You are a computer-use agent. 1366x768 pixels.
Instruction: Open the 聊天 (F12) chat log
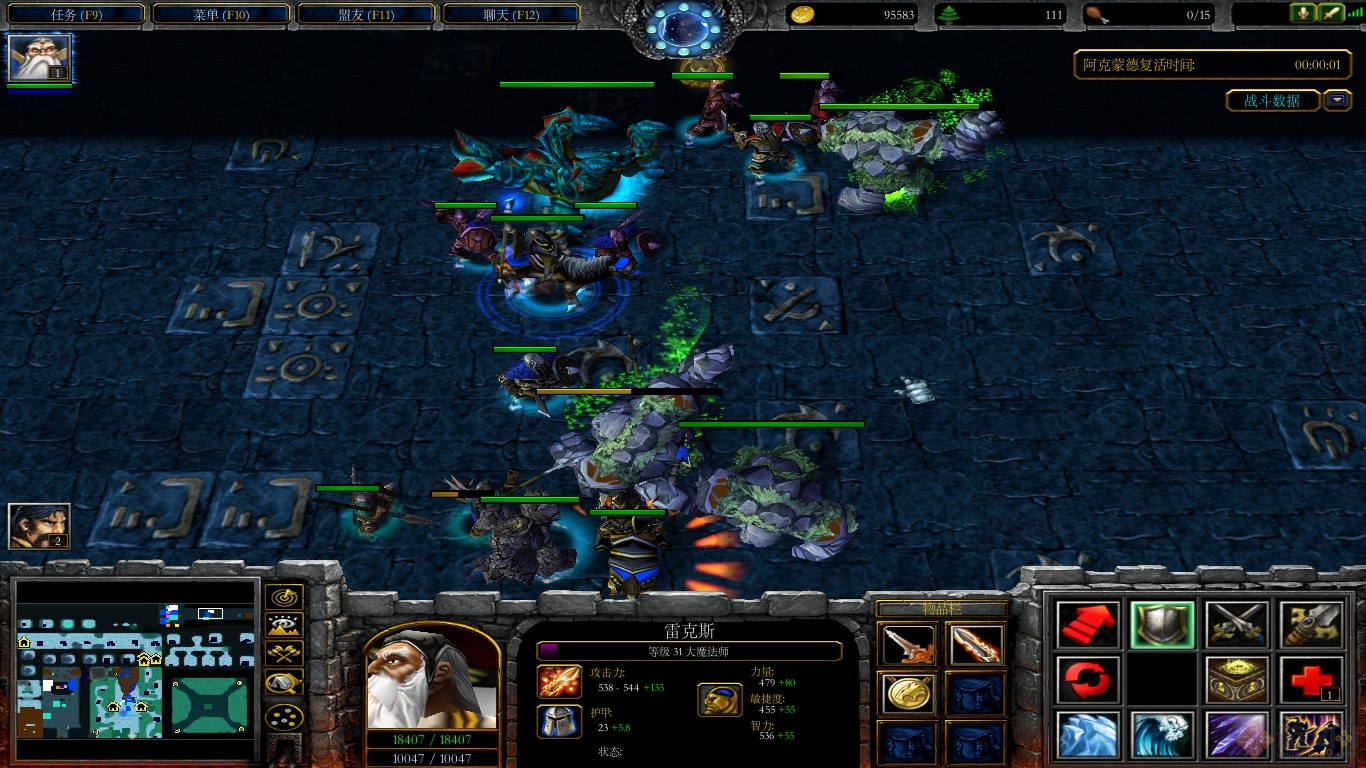click(511, 15)
